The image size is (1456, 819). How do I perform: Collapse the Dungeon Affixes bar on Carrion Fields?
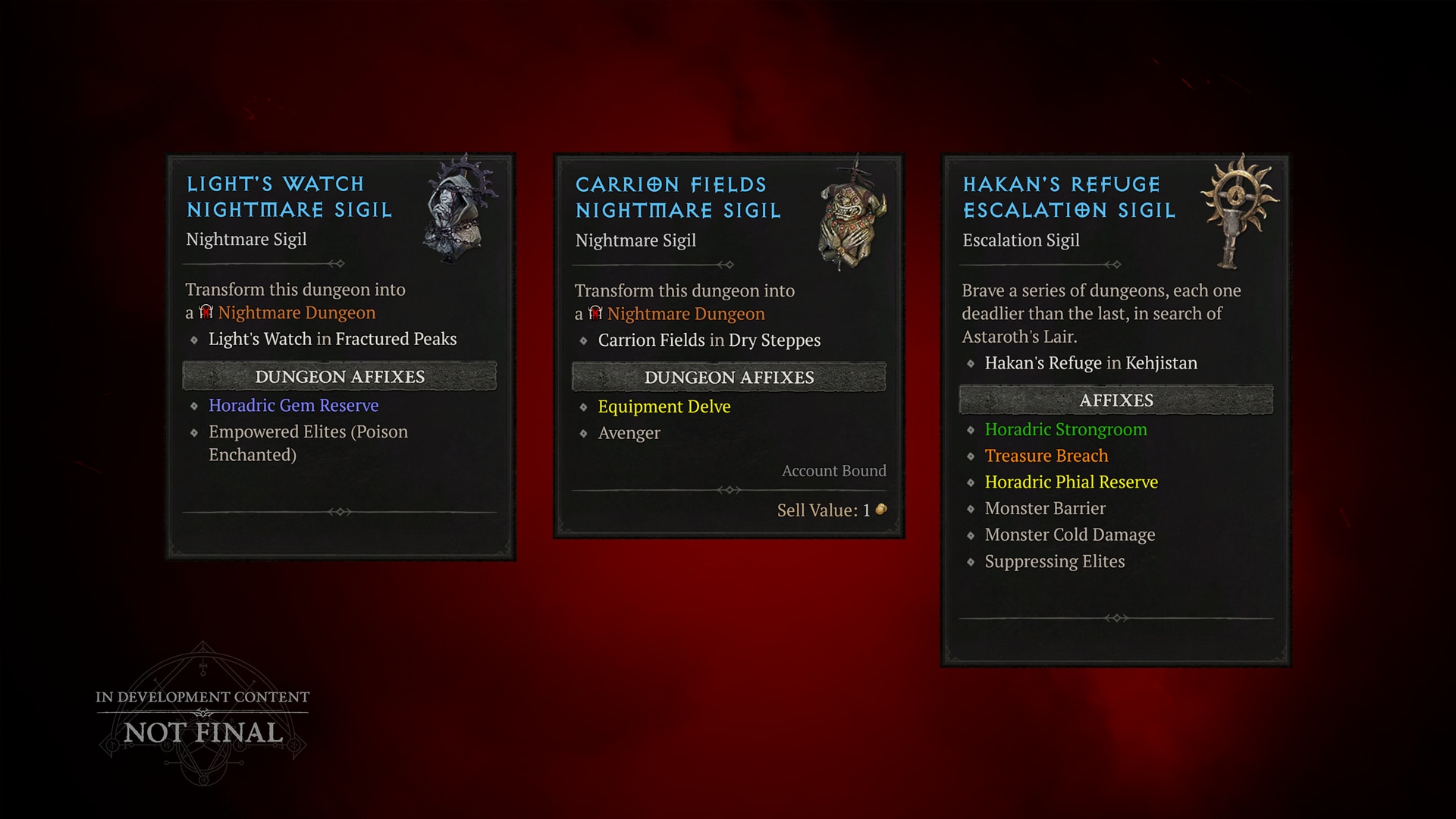(x=729, y=377)
